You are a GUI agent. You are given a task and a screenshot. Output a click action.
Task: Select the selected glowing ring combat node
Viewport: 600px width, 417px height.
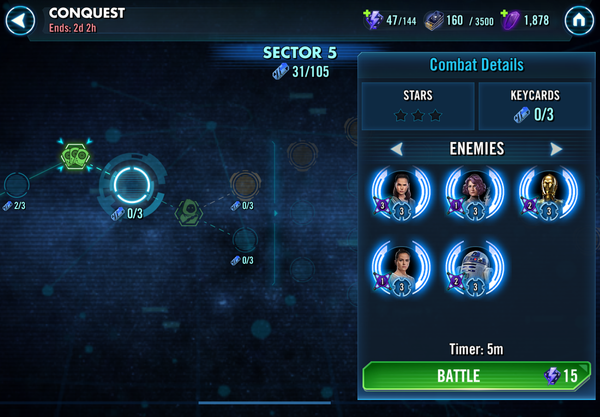pyautogui.click(x=132, y=181)
